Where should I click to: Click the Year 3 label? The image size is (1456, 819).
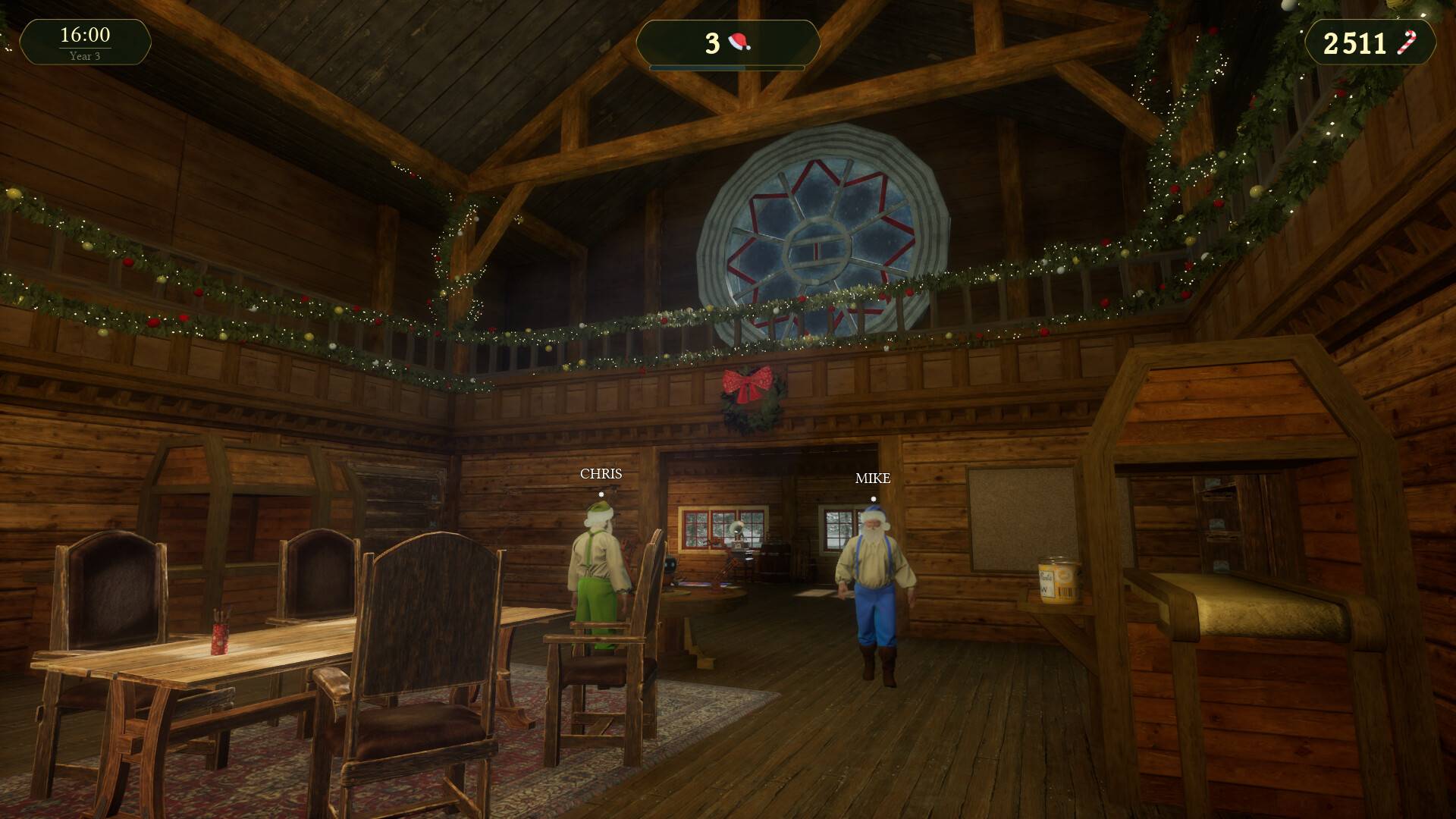tap(86, 54)
